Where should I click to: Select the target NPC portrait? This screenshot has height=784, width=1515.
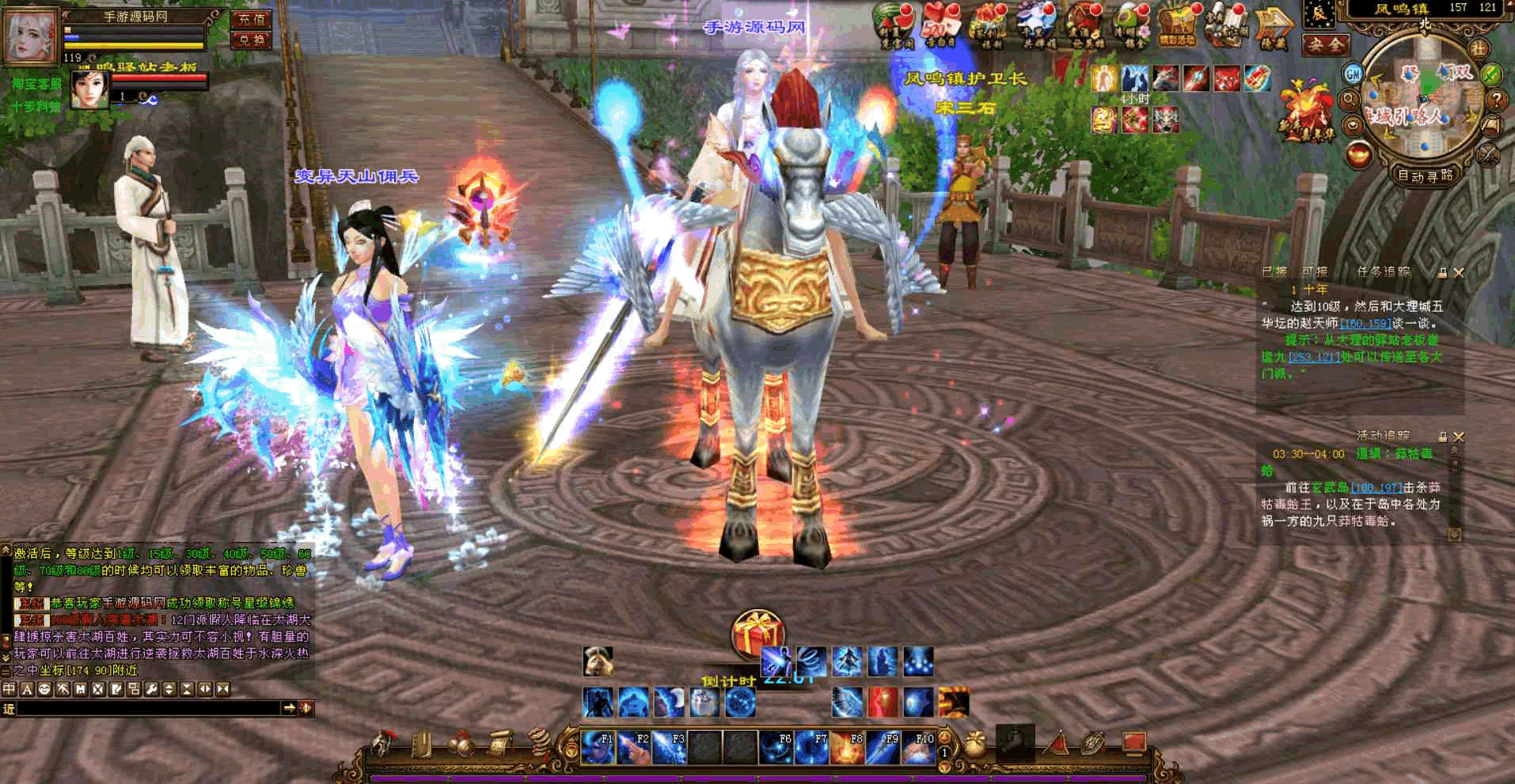pos(89,89)
